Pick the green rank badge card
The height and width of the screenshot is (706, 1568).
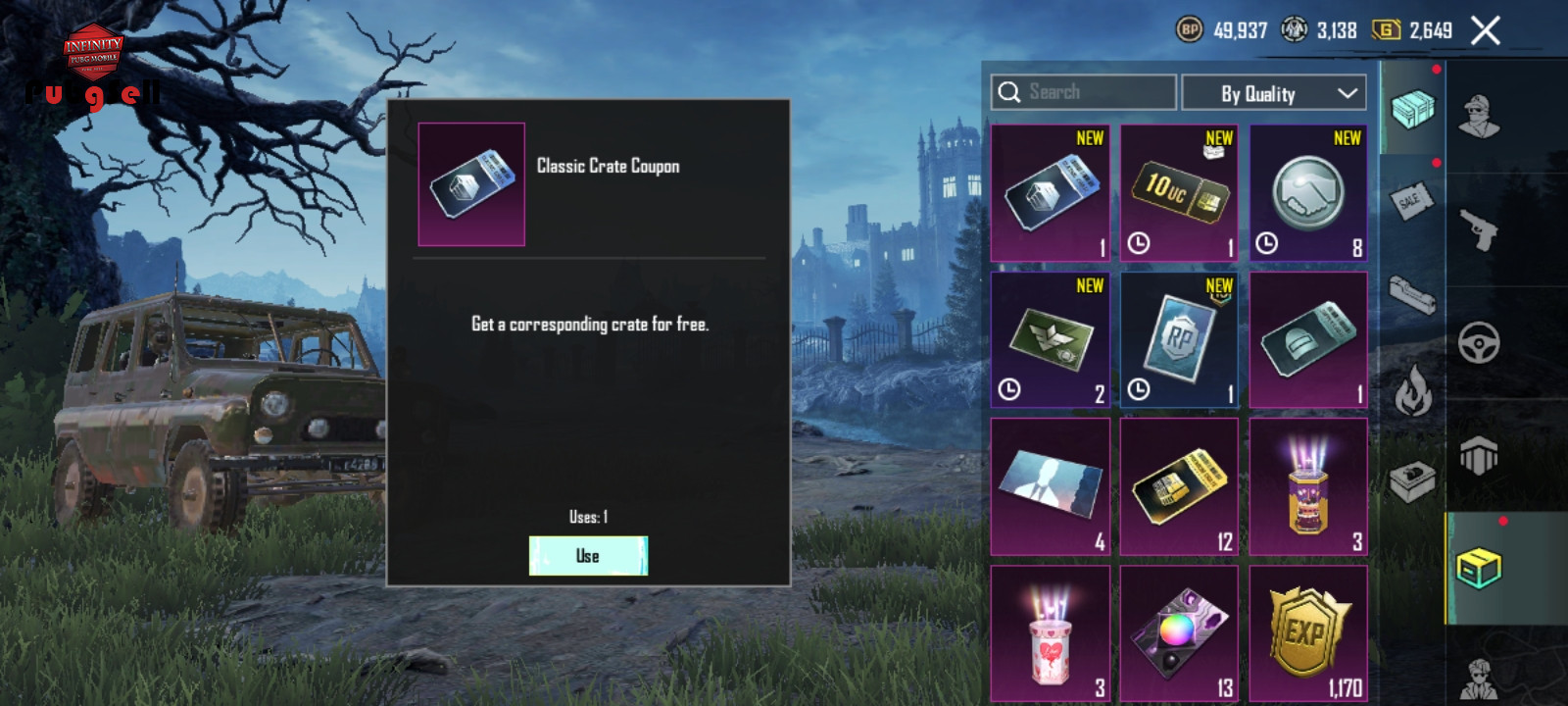(x=1050, y=339)
